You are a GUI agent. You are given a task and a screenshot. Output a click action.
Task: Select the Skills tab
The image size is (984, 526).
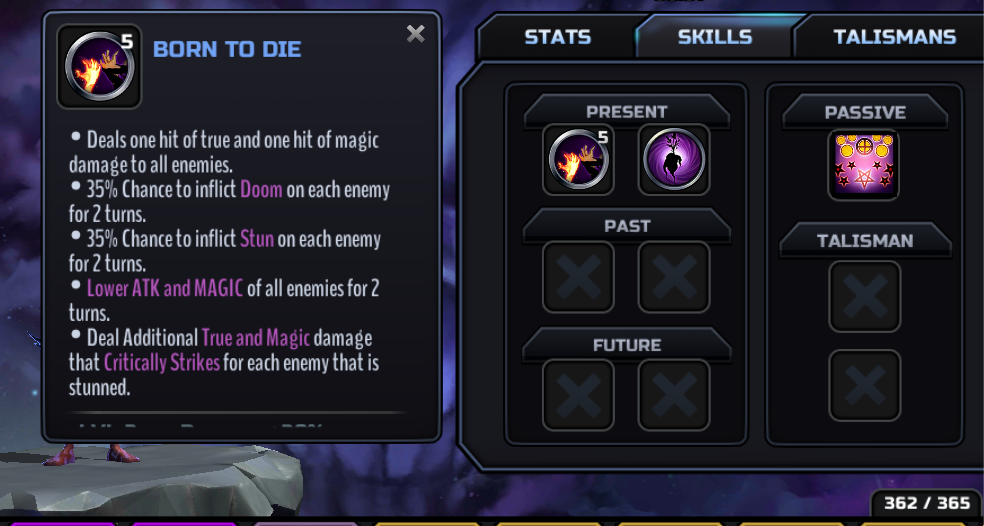[x=714, y=37]
